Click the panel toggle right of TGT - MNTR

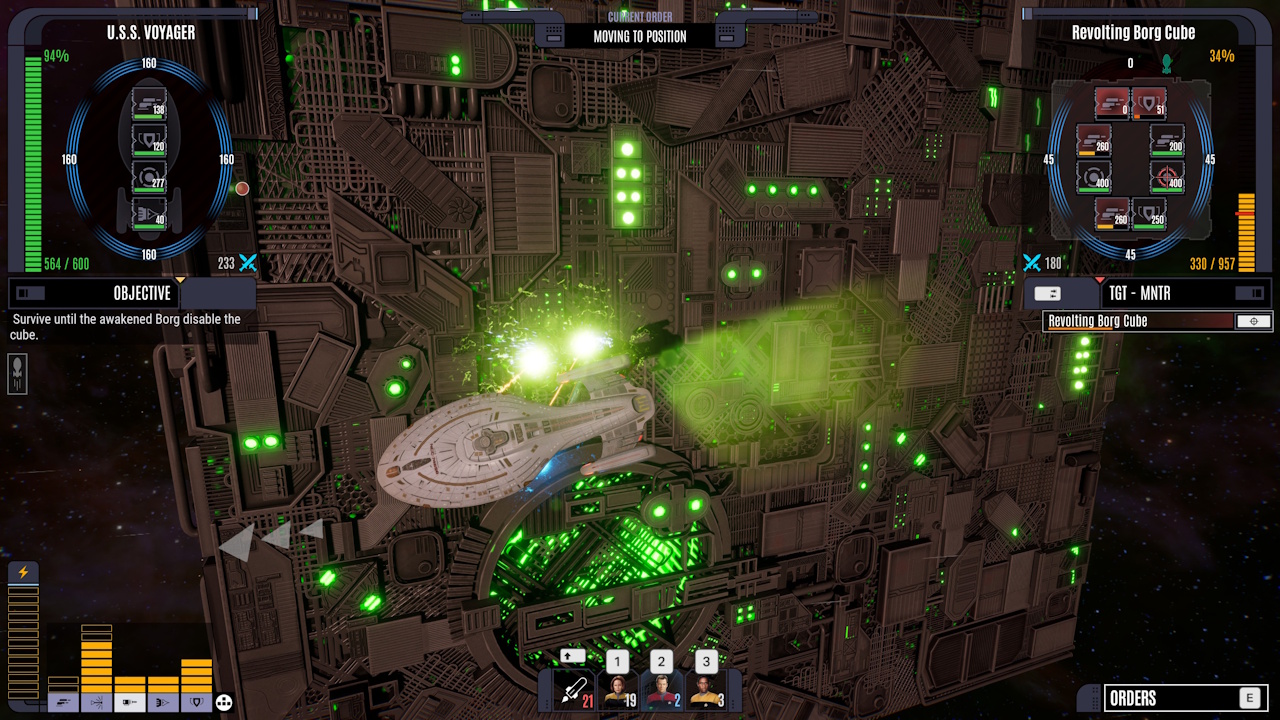[x=1250, y=292]
